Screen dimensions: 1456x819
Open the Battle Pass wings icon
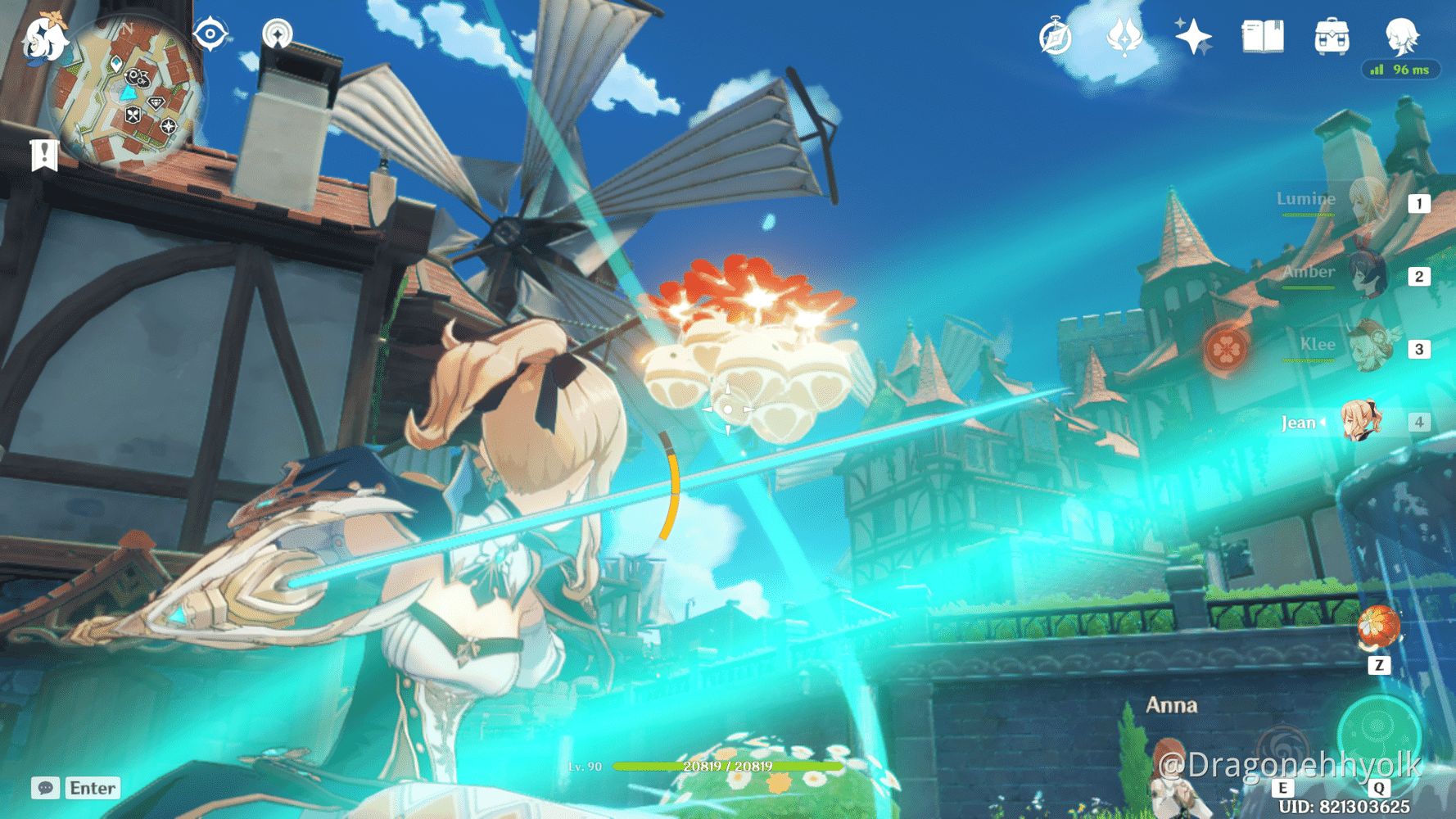[1124, 37]
